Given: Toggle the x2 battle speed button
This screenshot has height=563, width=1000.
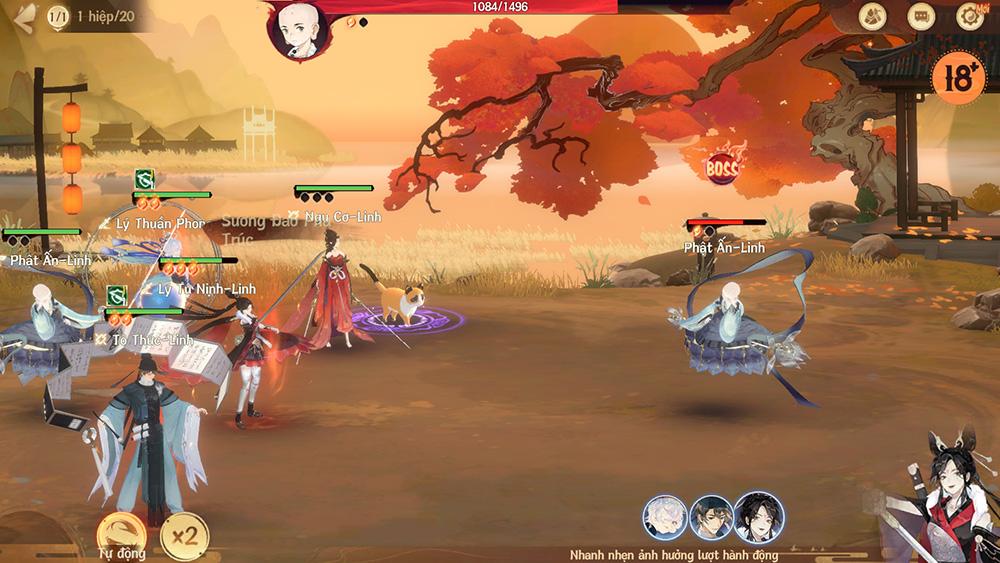Looking at the screenshot, I should pos(184,535).
